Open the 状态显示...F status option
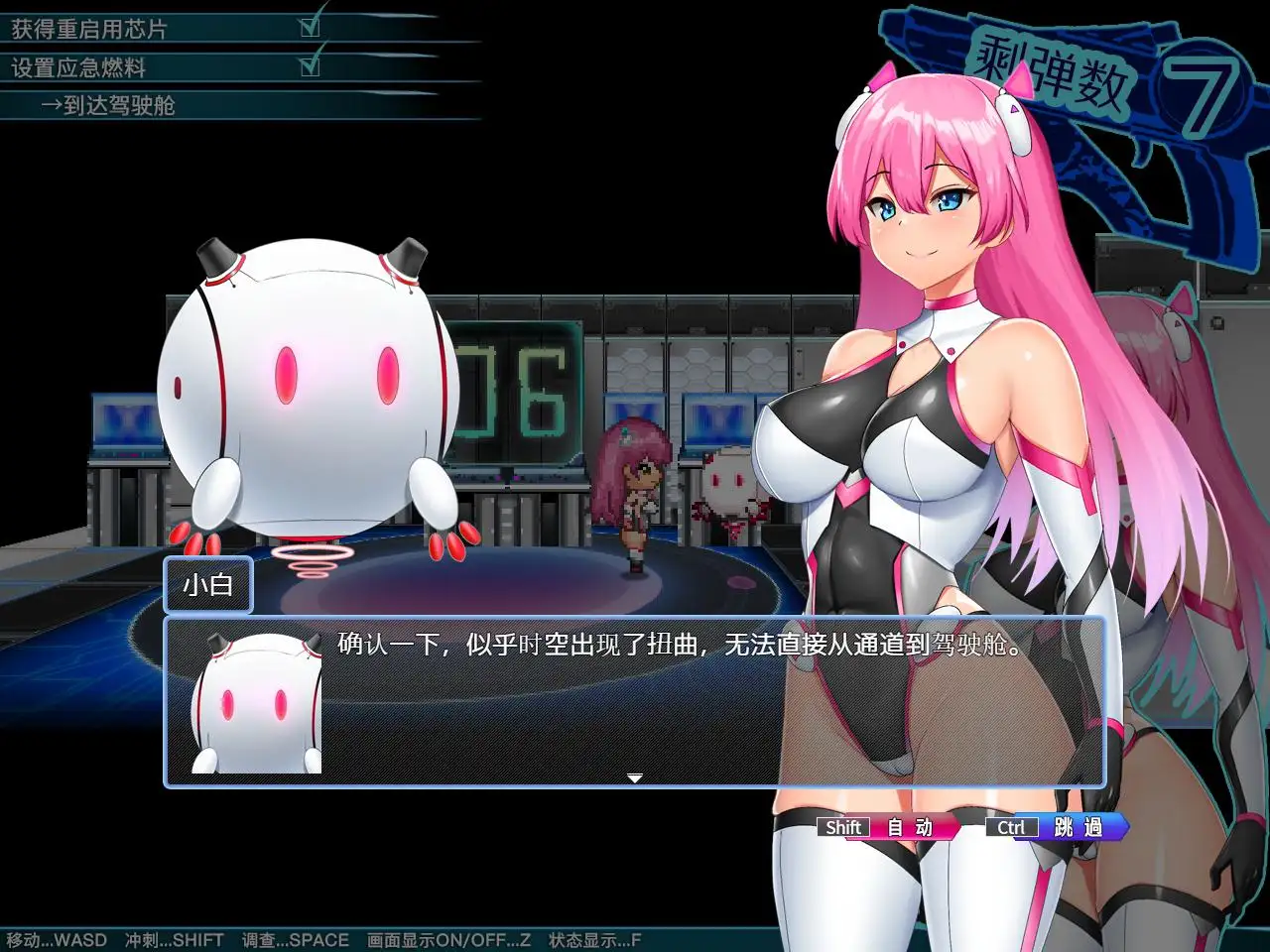1270x952 pixels. click(x=592, y=939)
